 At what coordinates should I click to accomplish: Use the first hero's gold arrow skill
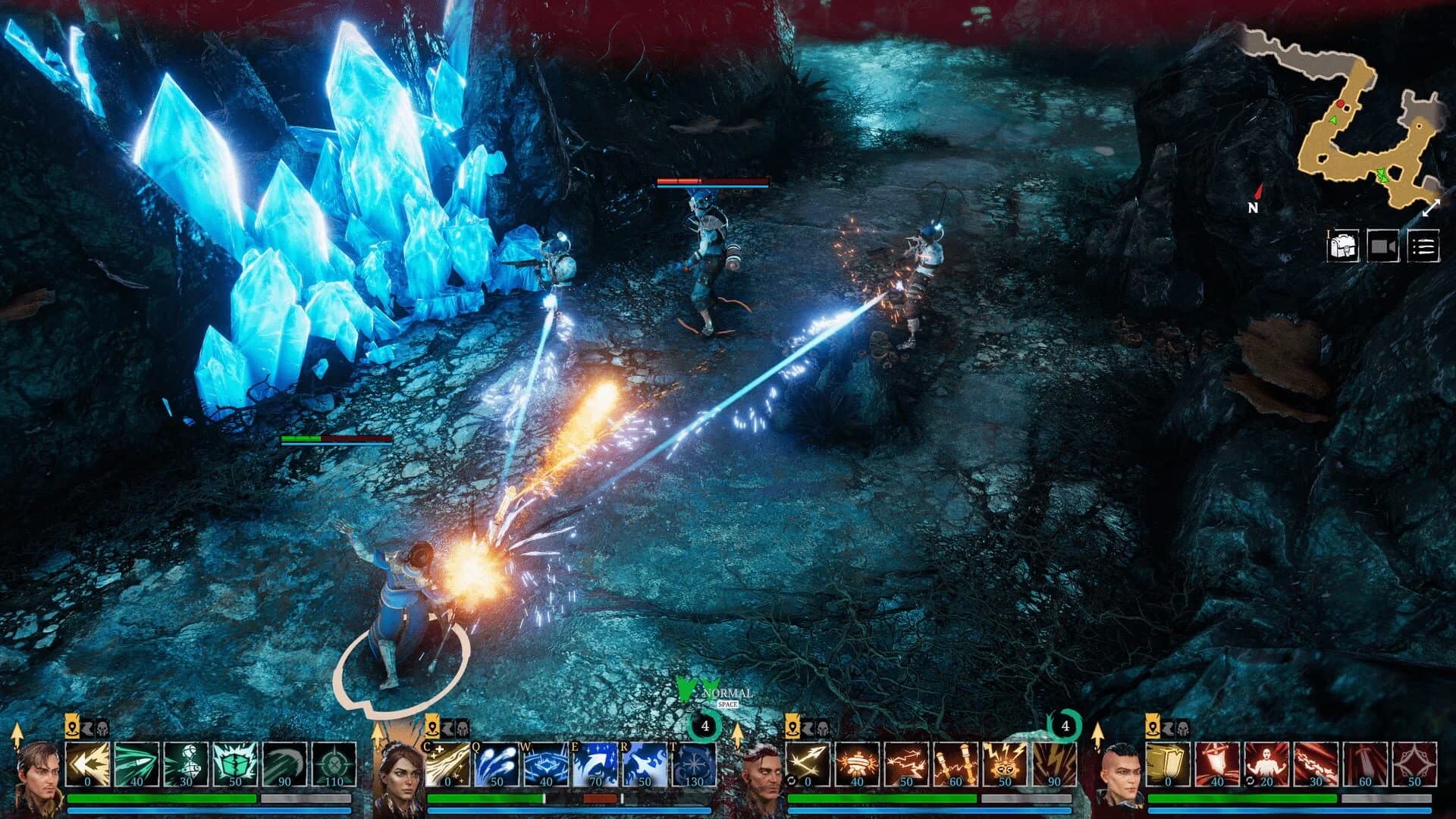click(87, 764)
